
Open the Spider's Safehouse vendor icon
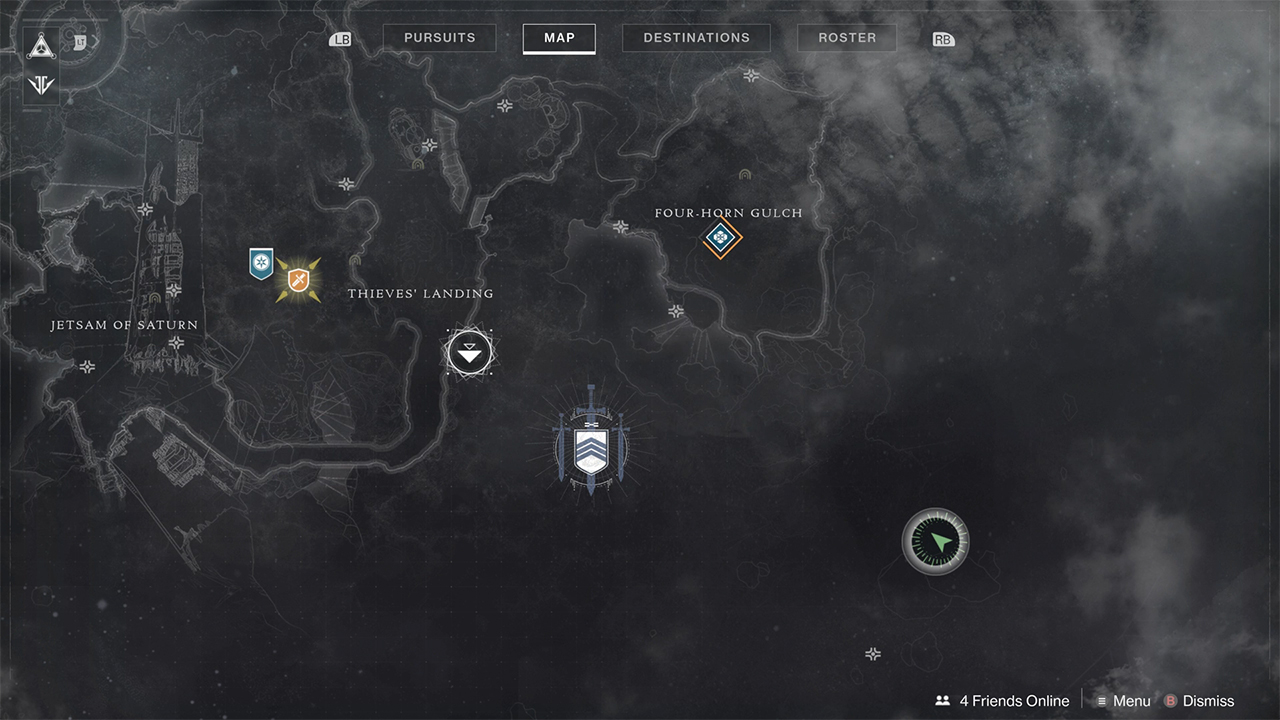coord(469,352)
